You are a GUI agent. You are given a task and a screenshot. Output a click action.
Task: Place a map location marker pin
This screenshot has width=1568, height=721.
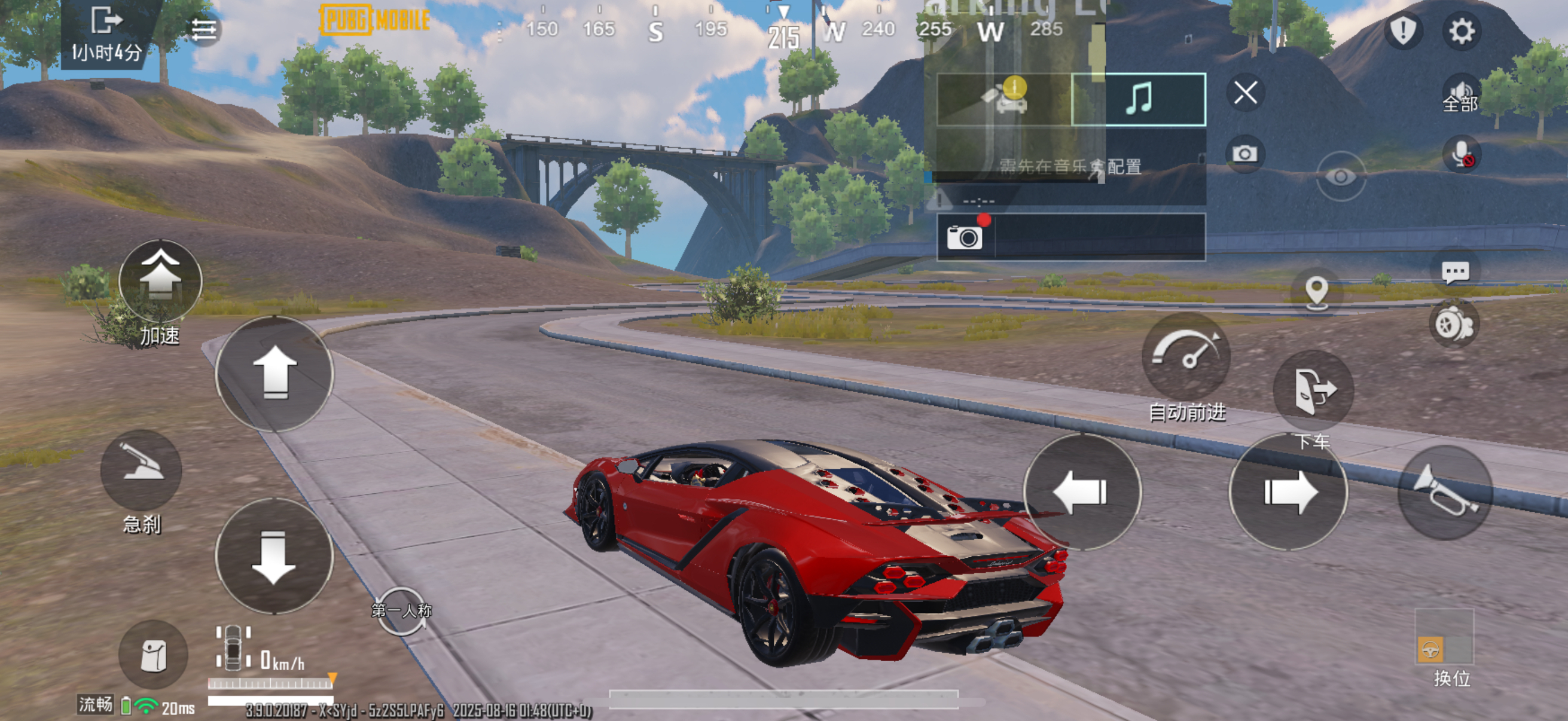1317,291
